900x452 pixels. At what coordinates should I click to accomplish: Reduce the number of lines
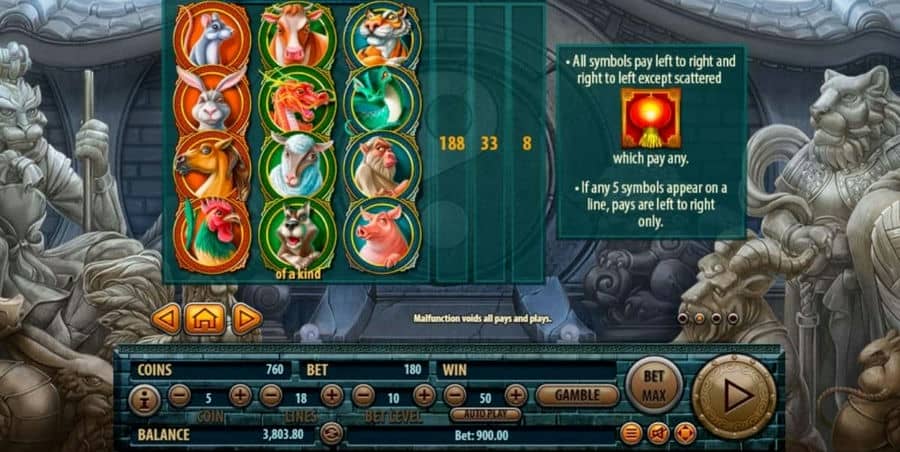point(271,396)
